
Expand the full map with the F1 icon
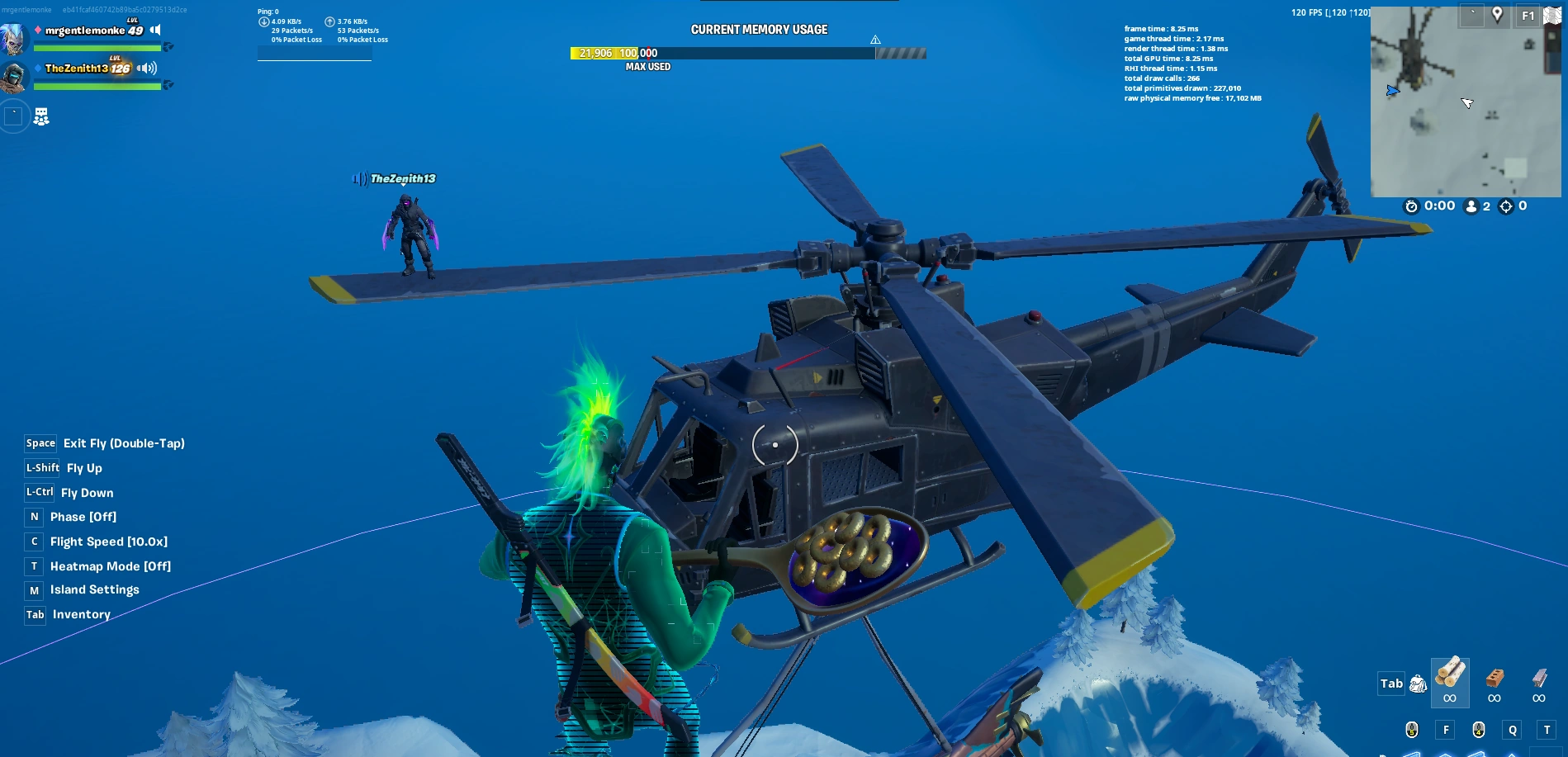pos(1529,14)
